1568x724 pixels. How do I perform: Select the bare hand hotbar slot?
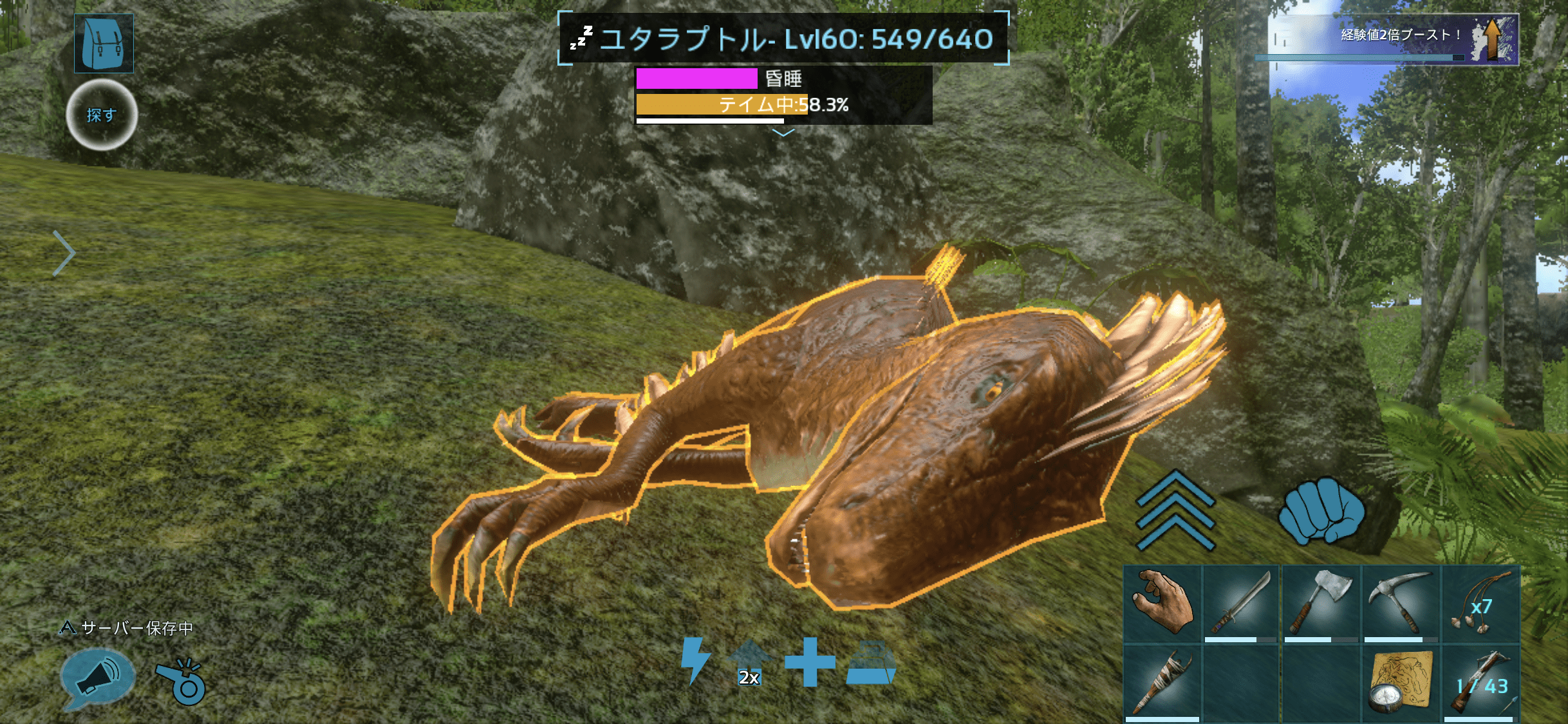tap(1162, 604)
